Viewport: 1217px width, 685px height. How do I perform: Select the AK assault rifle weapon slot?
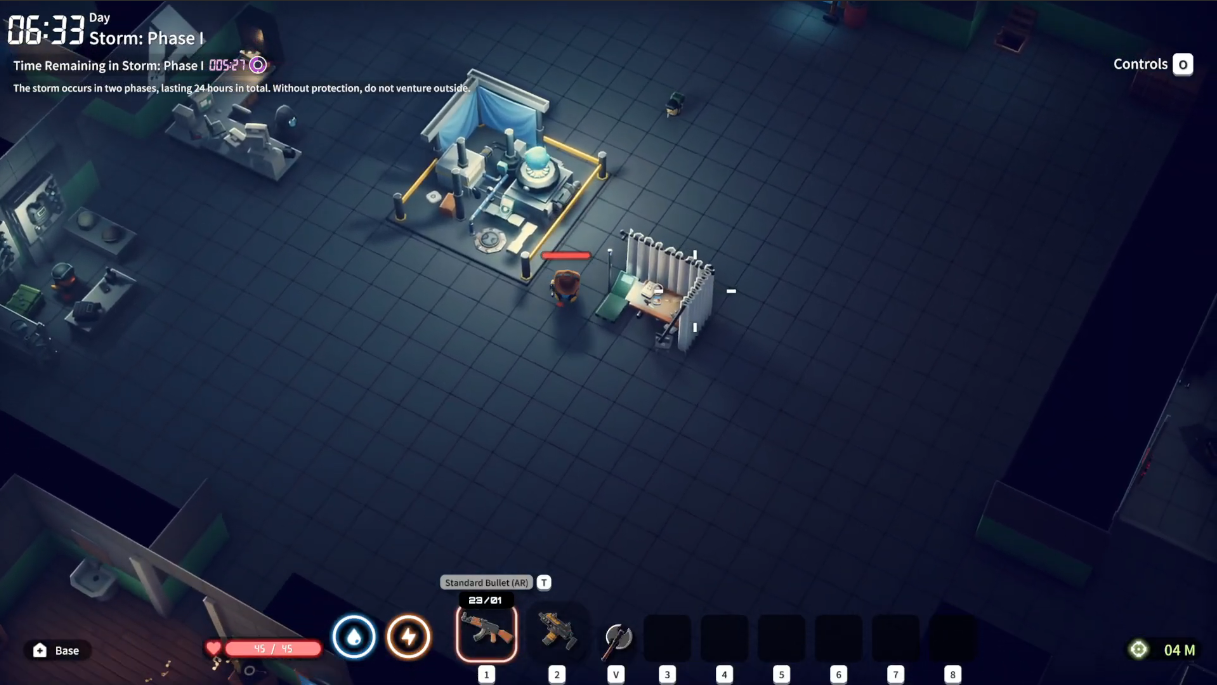486,632
